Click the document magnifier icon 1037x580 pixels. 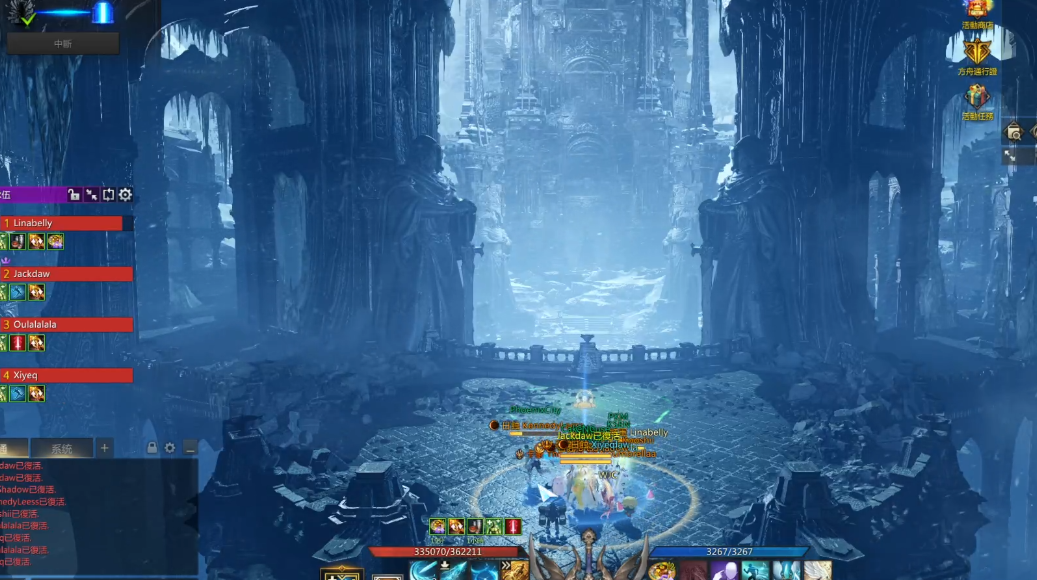1014,132
